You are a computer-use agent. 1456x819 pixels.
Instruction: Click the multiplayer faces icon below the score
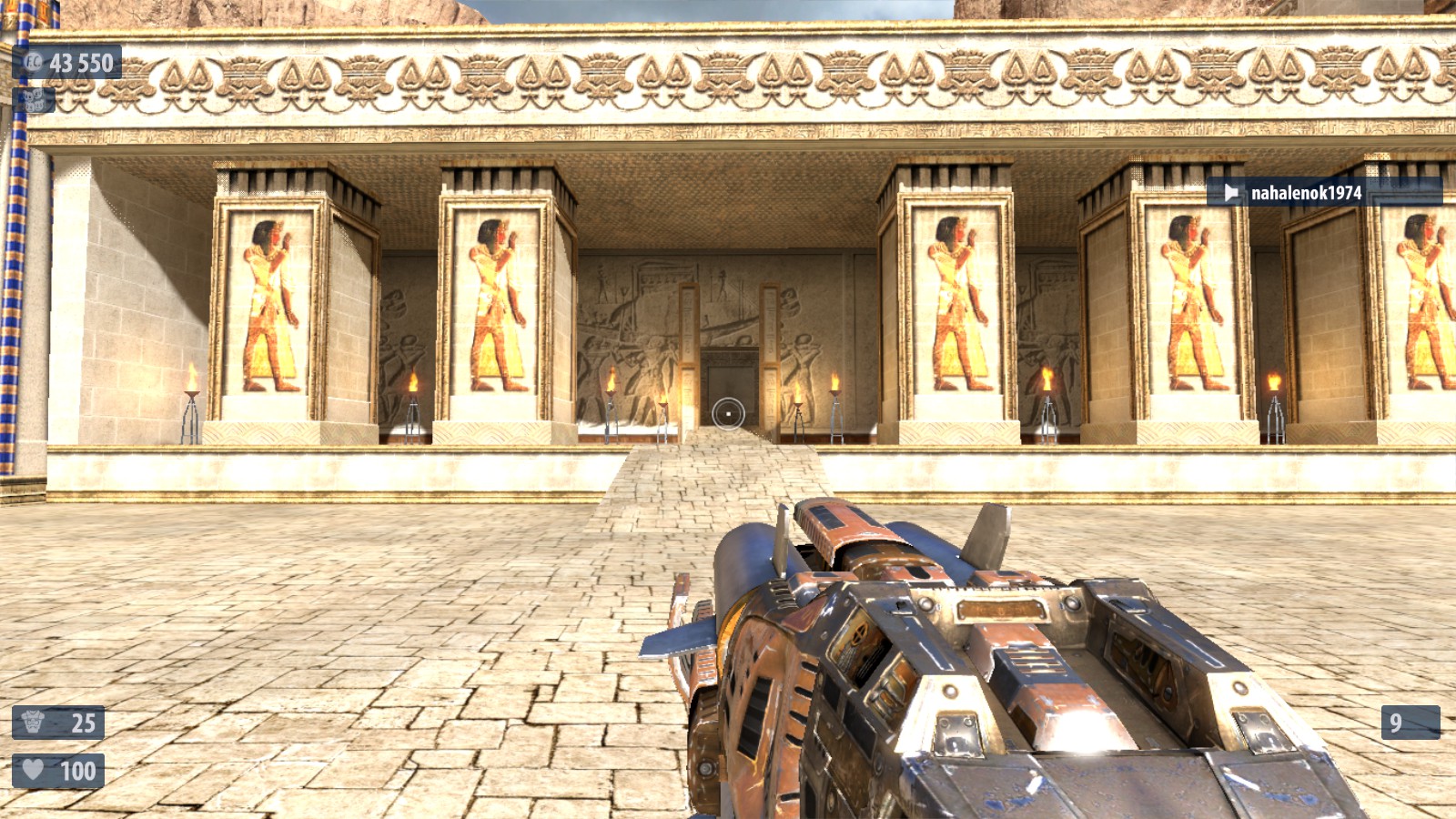(34, 99)
